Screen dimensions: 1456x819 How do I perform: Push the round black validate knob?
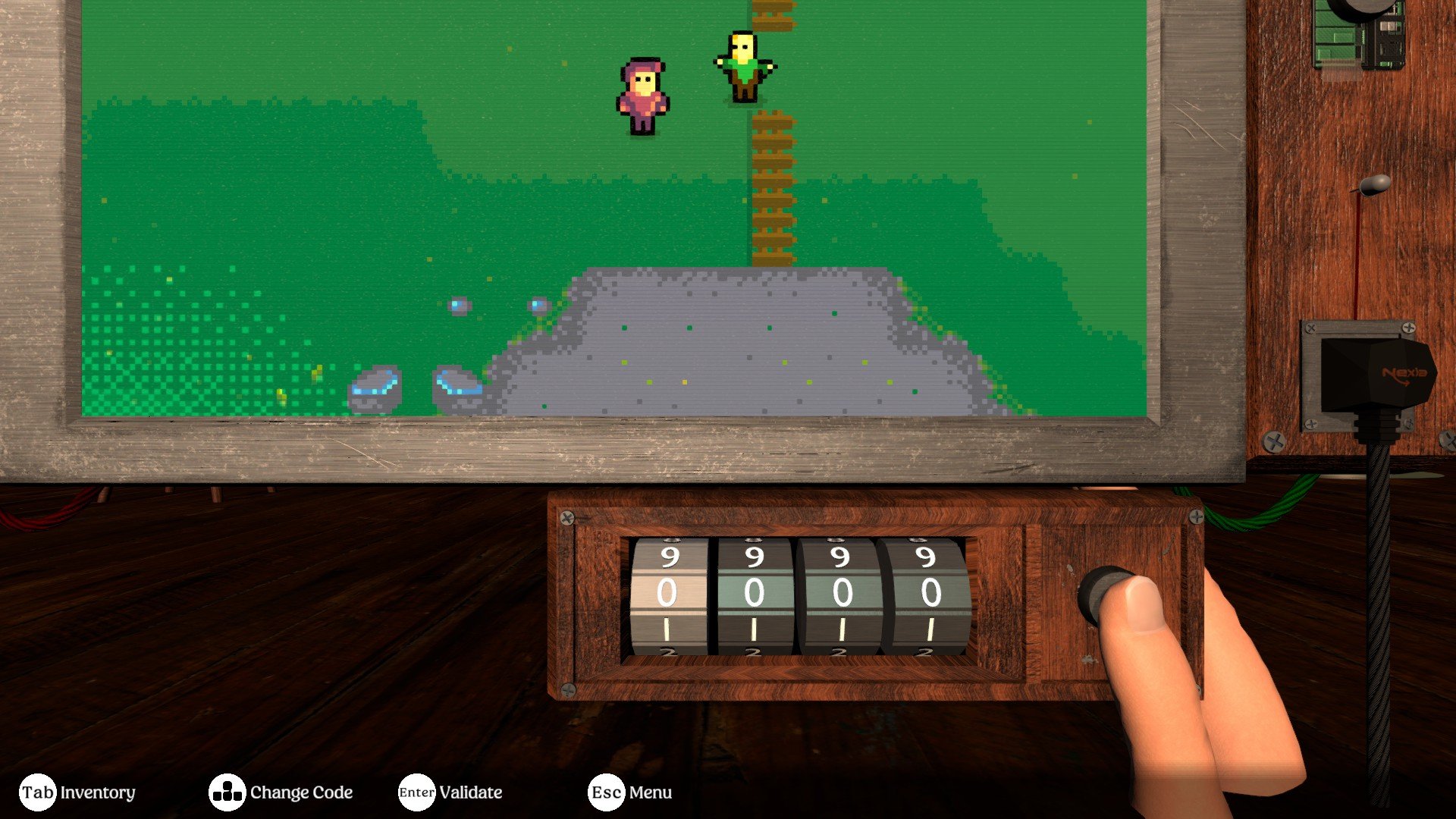(x=1102, y=594)
